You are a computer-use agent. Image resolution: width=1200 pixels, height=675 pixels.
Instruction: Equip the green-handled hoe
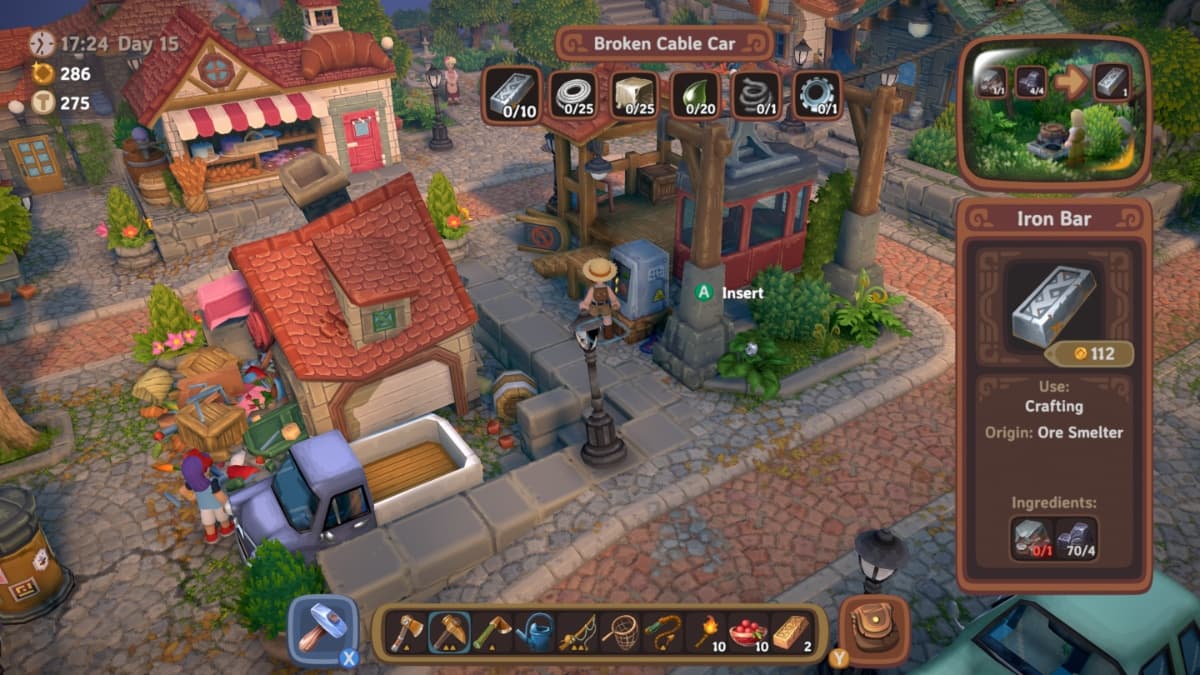click(x=492, y=633)
